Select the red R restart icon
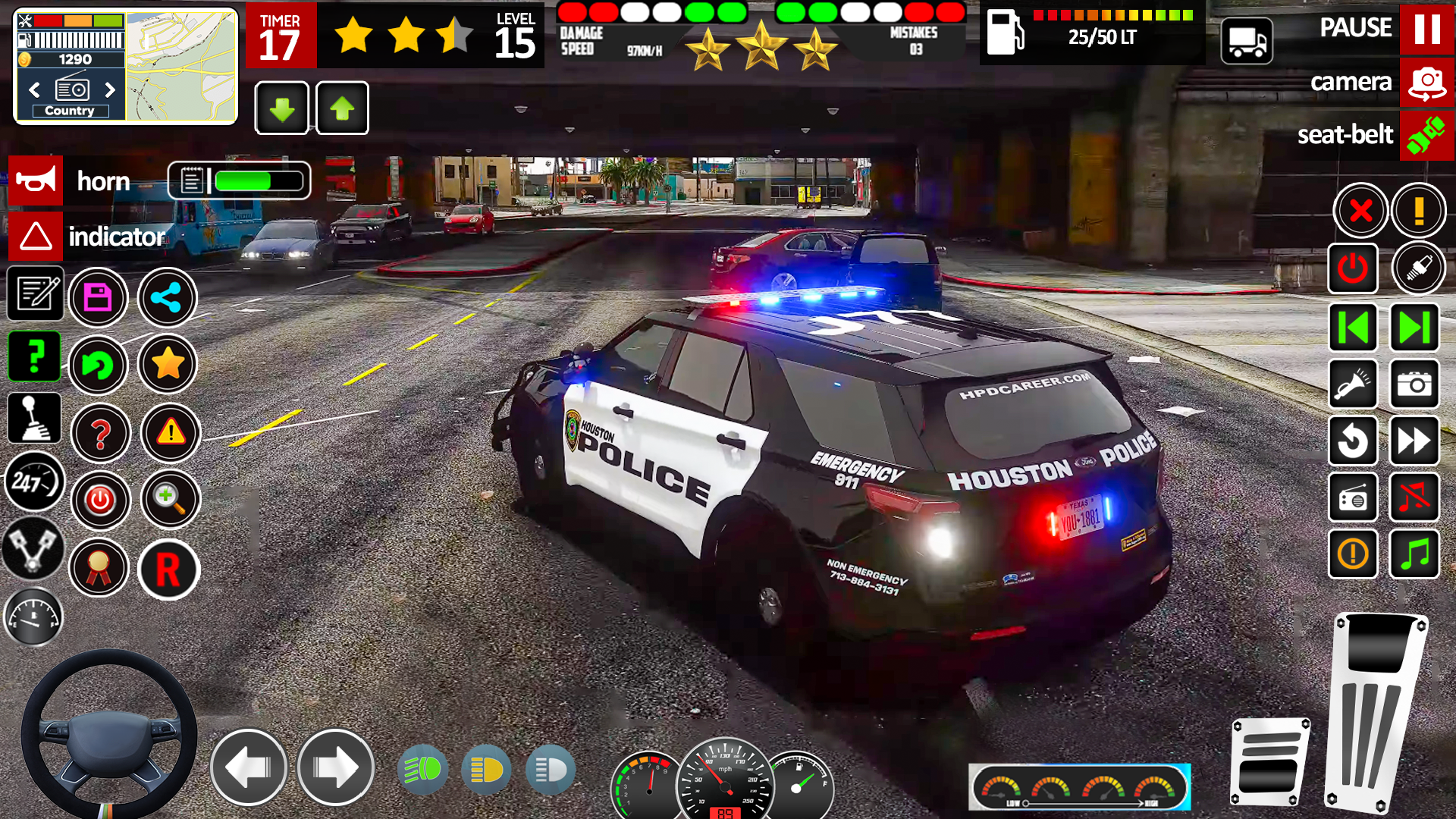1456x819 pixels. point(170,570)
